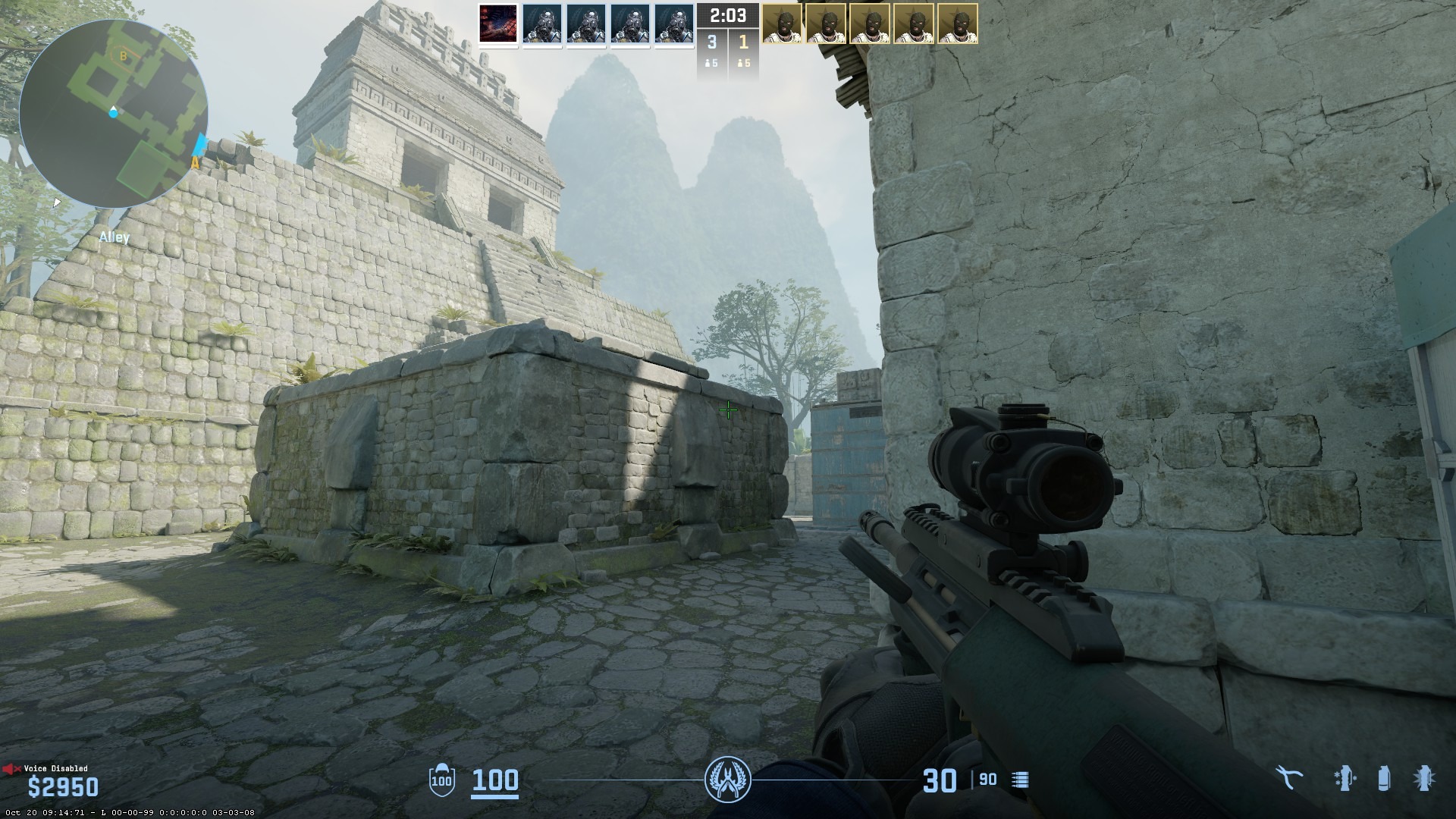The image size is (1456, 819).
Task: Click the bomb site B marker on radar
Action: tap(123, 55)
